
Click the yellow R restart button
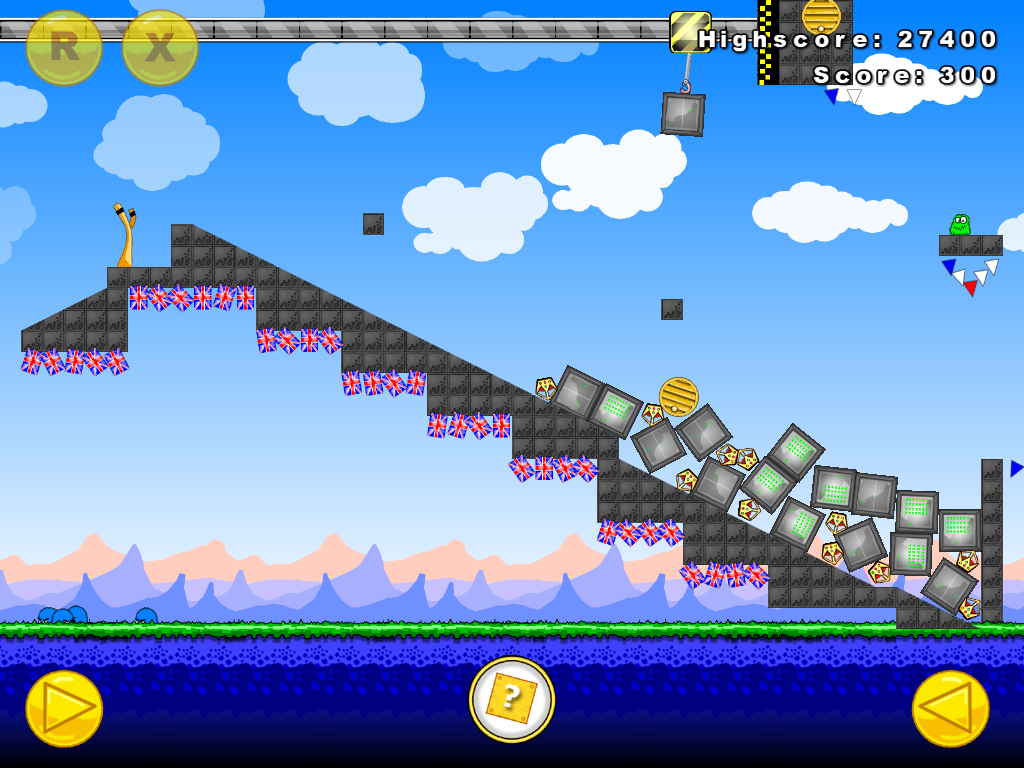coord(64,47)
